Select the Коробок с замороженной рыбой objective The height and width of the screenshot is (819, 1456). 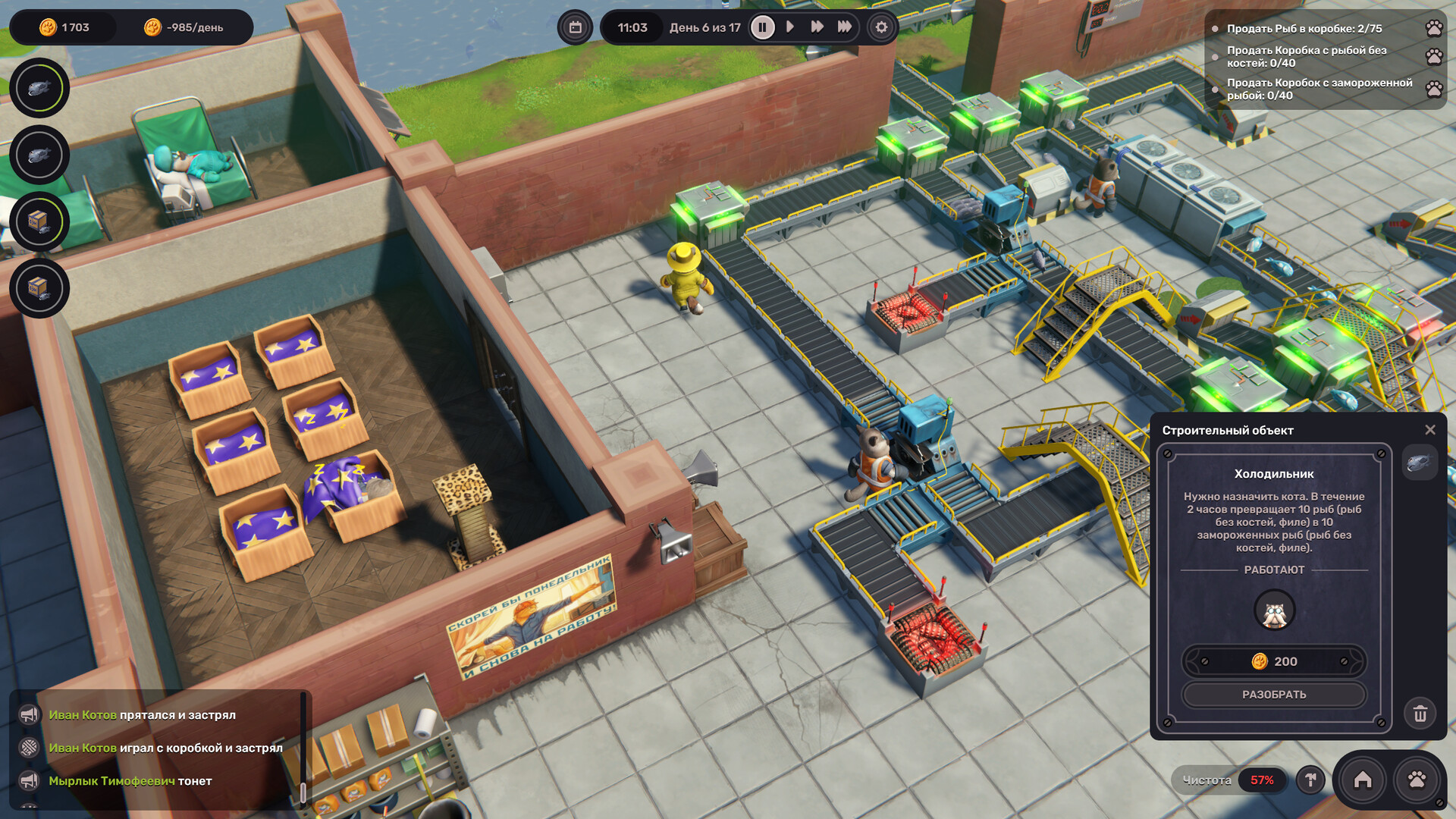[x=1319, y=89]
